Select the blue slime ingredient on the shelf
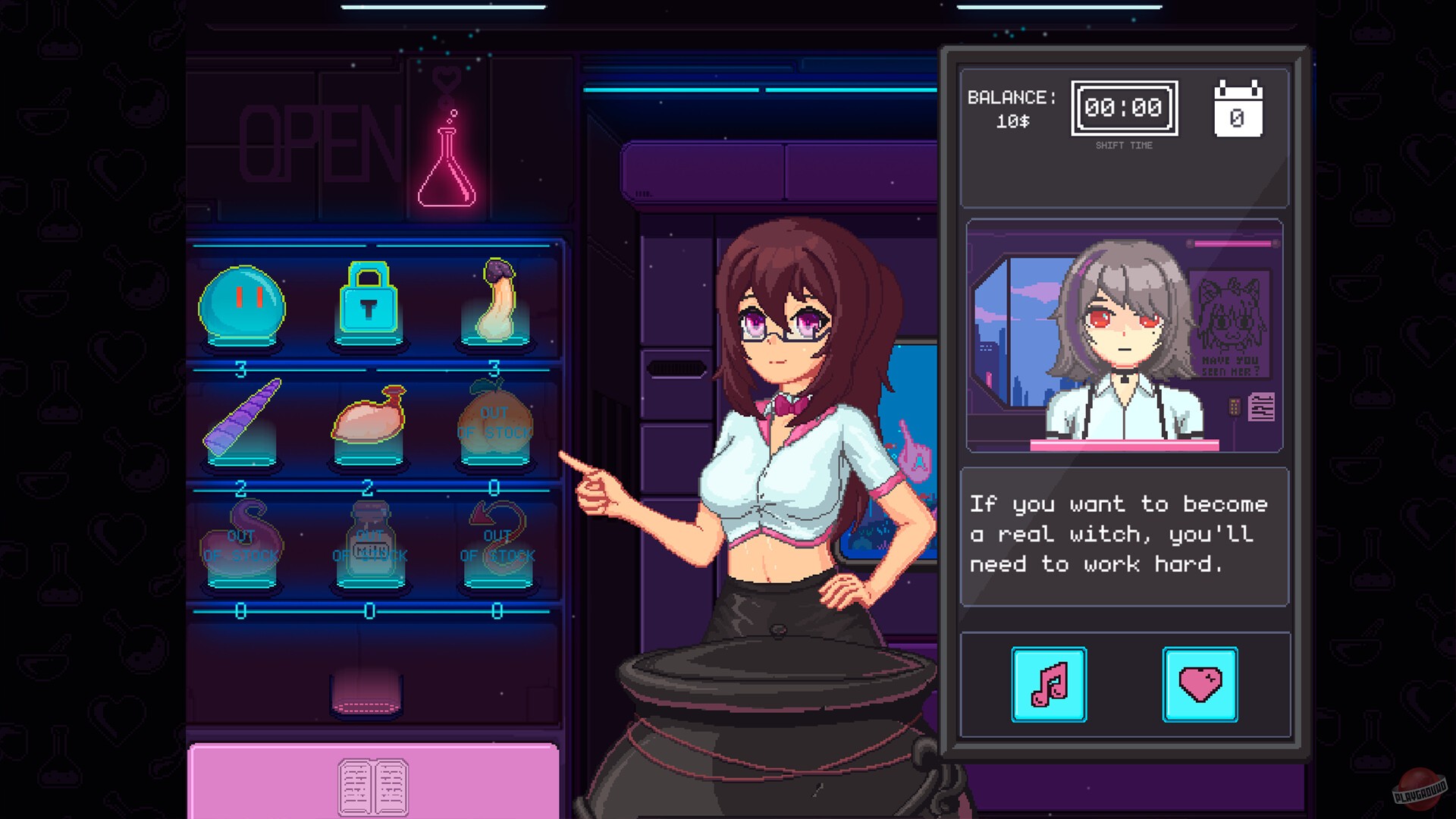 243,303
